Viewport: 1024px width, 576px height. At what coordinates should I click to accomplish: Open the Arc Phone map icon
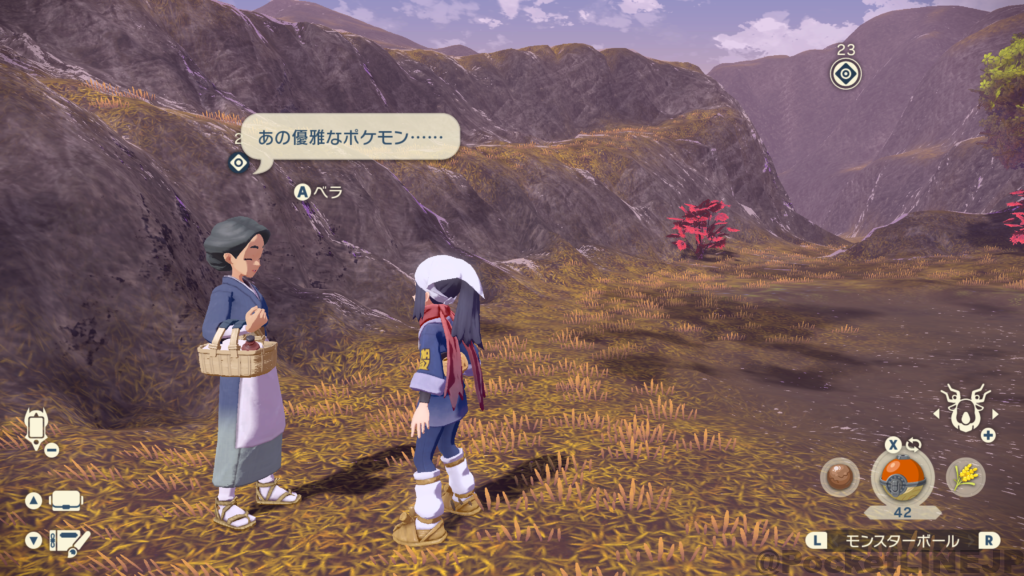click(36, 426)
